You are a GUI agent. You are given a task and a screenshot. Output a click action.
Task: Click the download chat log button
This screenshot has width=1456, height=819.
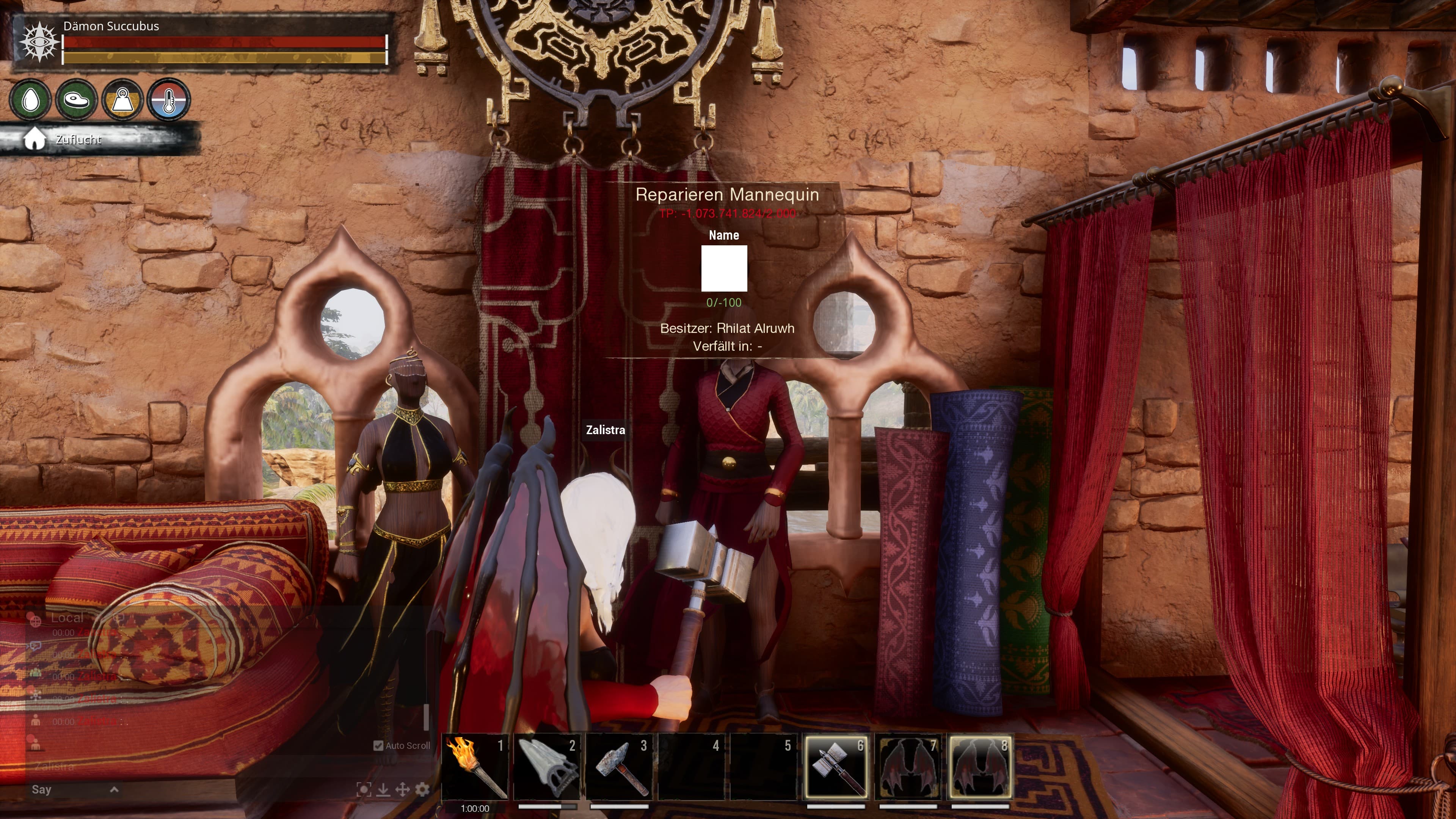pyautogui.click(x=384, y=790)
